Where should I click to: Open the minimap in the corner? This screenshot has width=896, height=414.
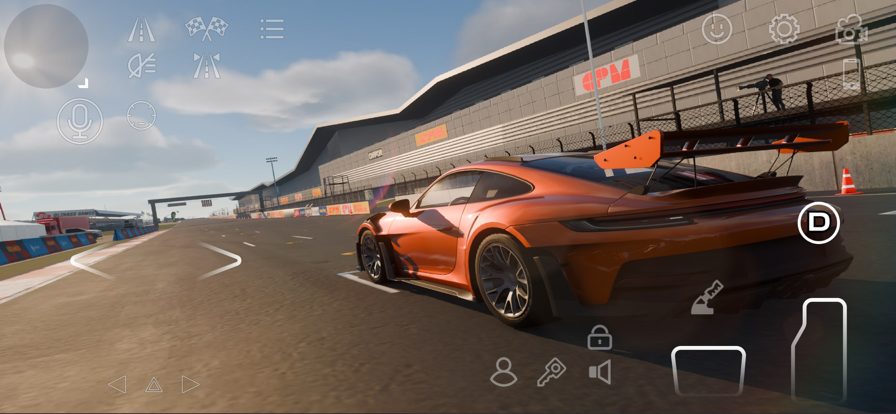coord(46,46)
